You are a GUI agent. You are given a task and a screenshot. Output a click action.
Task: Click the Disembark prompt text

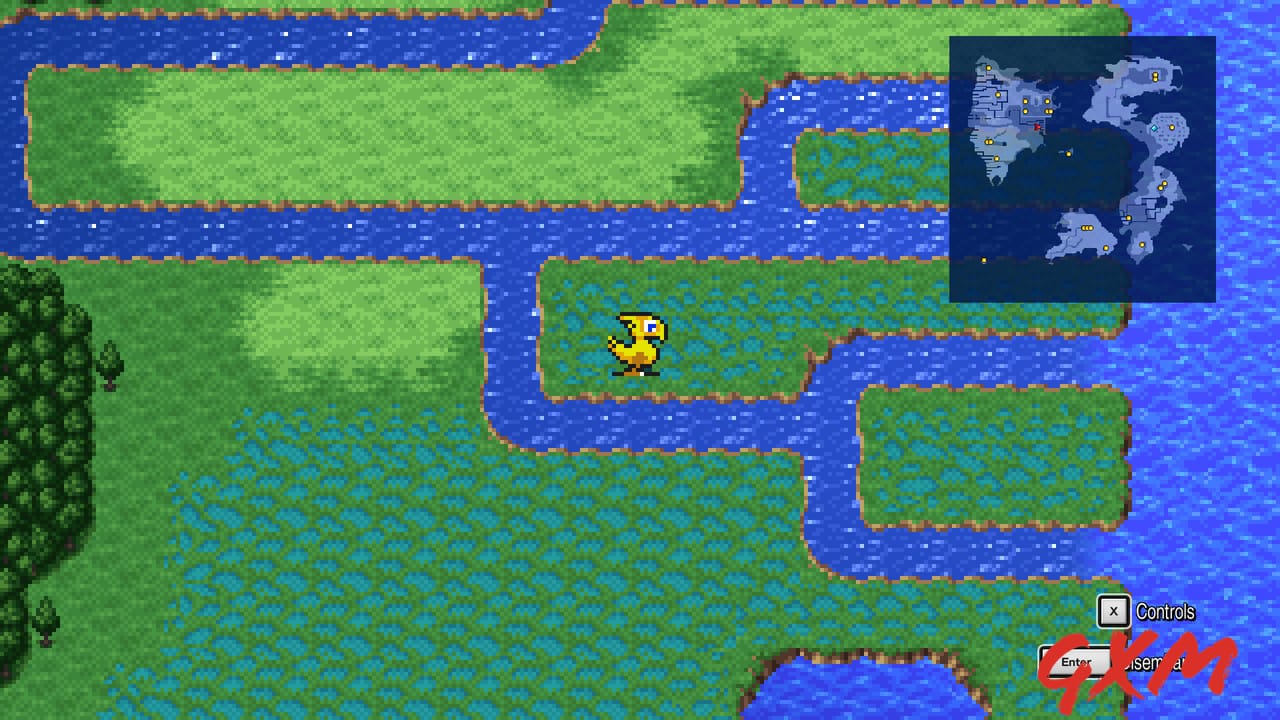(1155, 662)
